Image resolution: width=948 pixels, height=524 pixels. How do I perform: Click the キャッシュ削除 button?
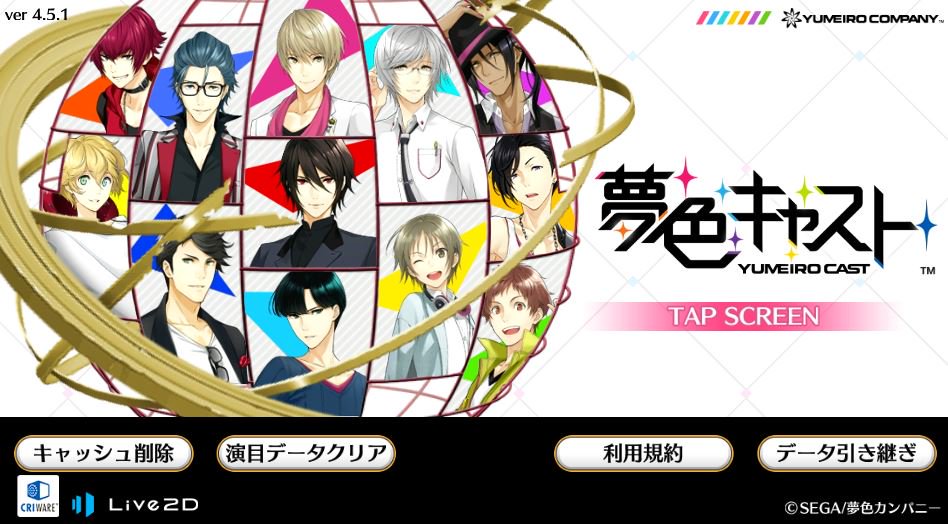[x=103, y=453]
